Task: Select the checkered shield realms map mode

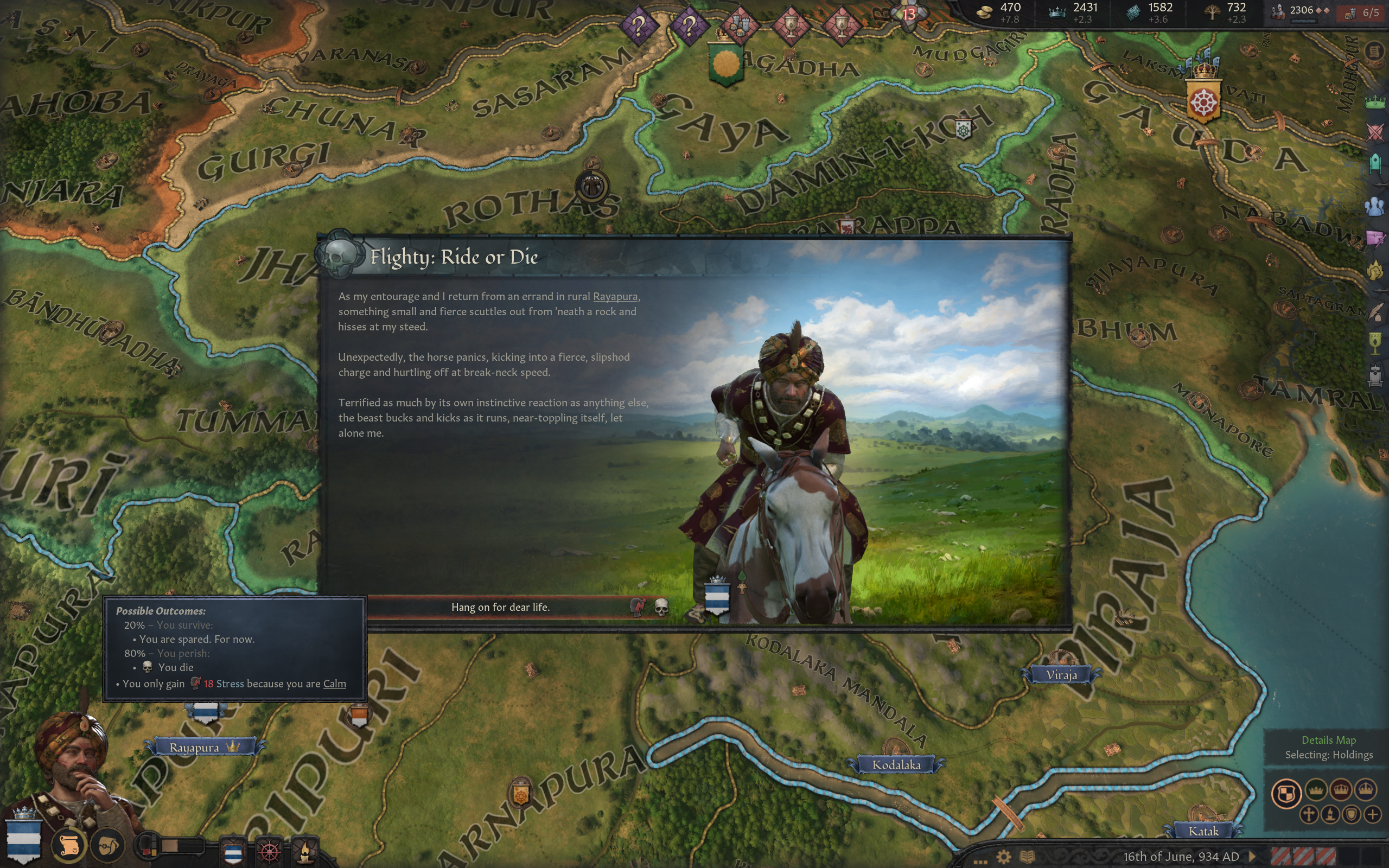Action: coord(1286,795)
